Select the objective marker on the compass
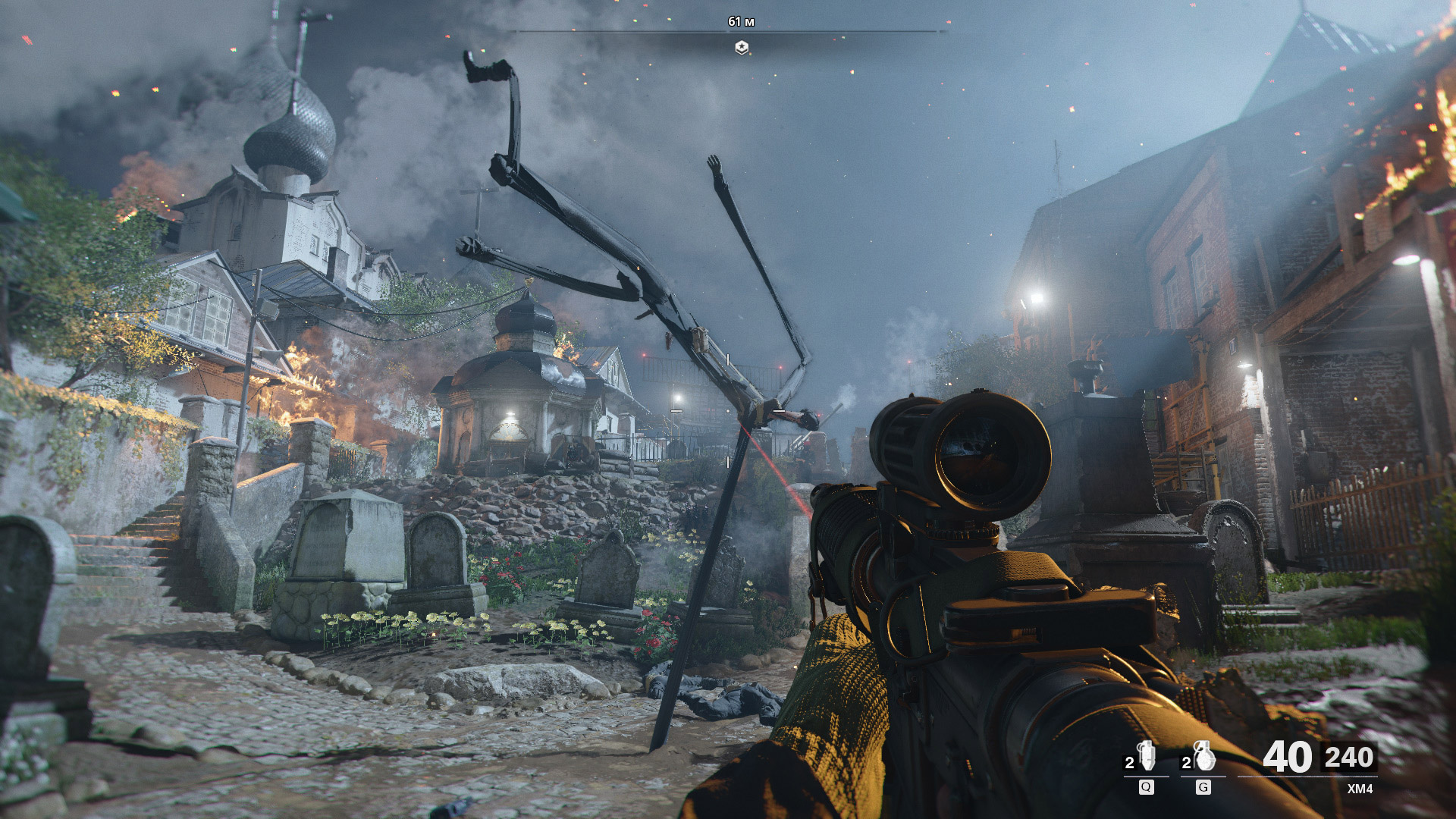 pyautogui.click(x=742, y=48)
